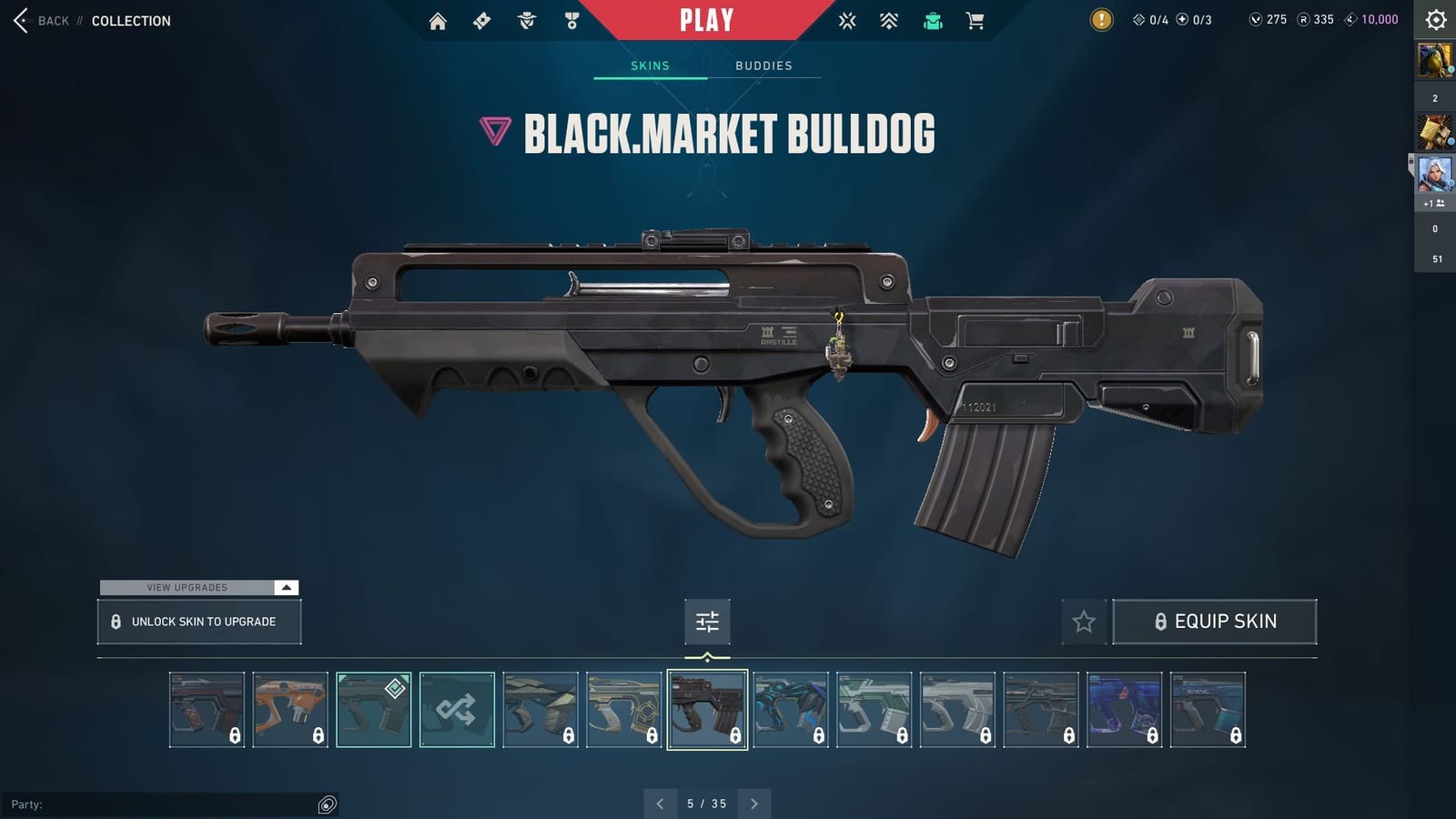Open the Home screen
This screenshot has width=1456, height=819.
pos(437,20)
